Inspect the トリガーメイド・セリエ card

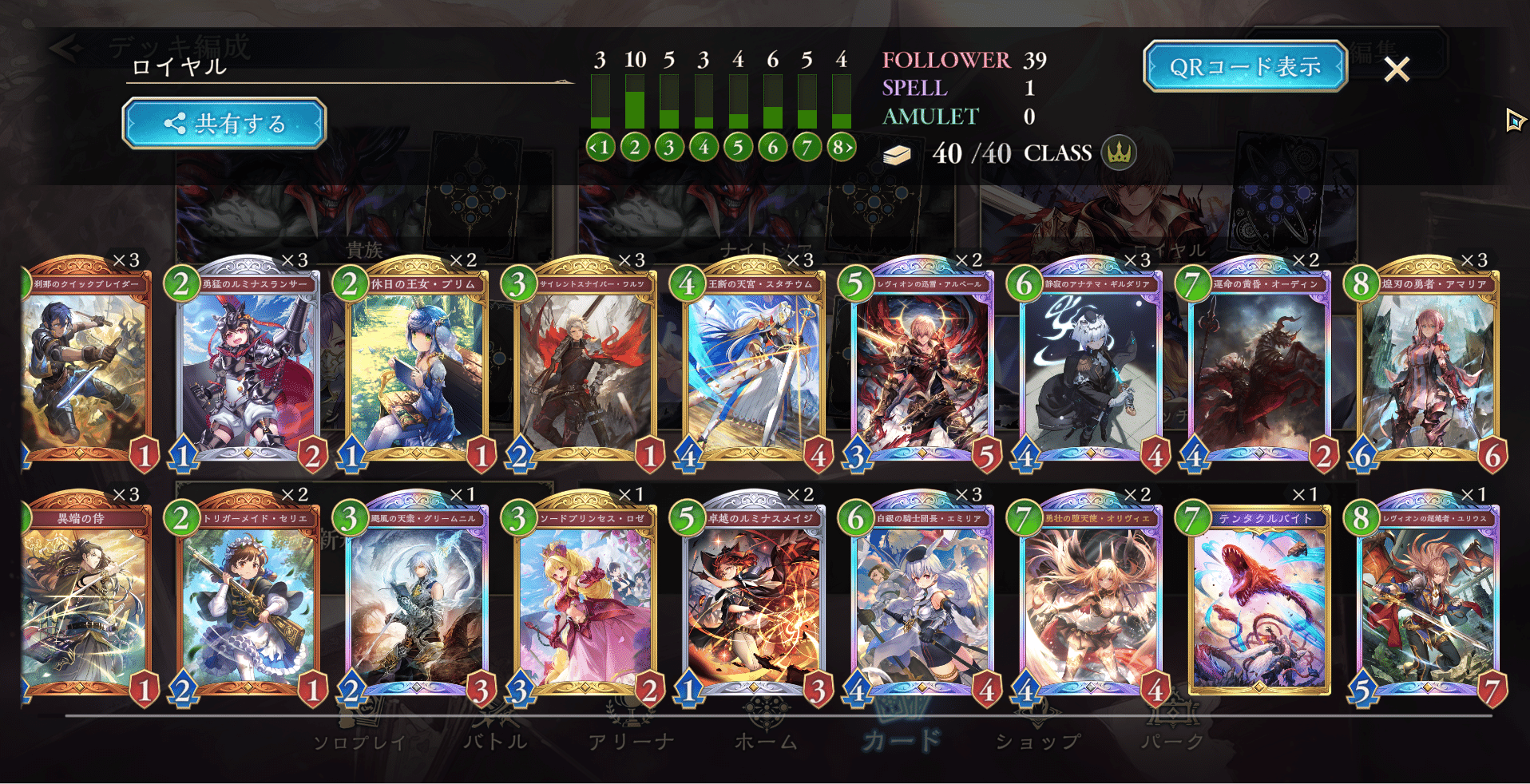pos(249,603)
